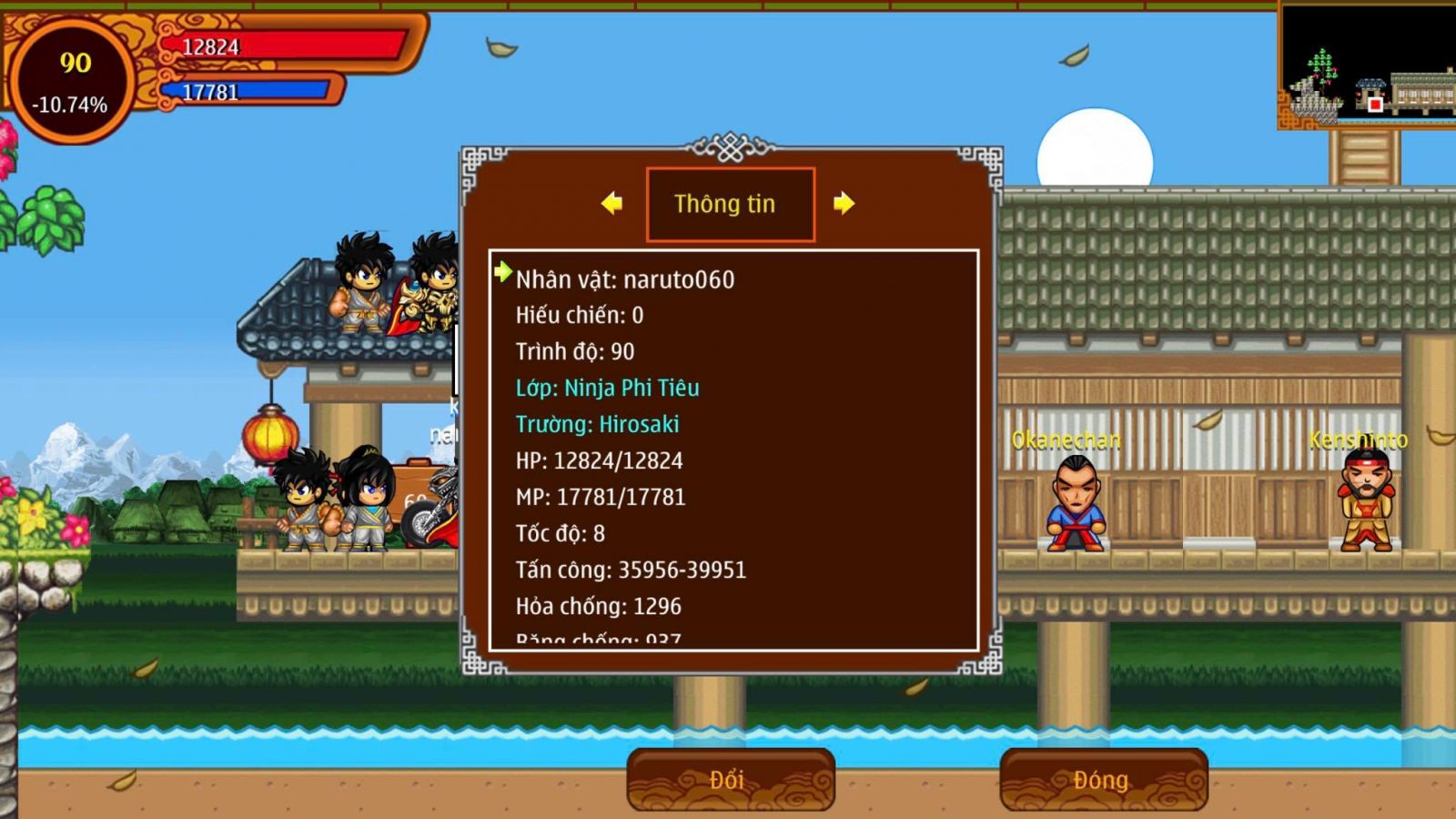
Task: Select the Tấn công stat row
Action: [631, 570]
